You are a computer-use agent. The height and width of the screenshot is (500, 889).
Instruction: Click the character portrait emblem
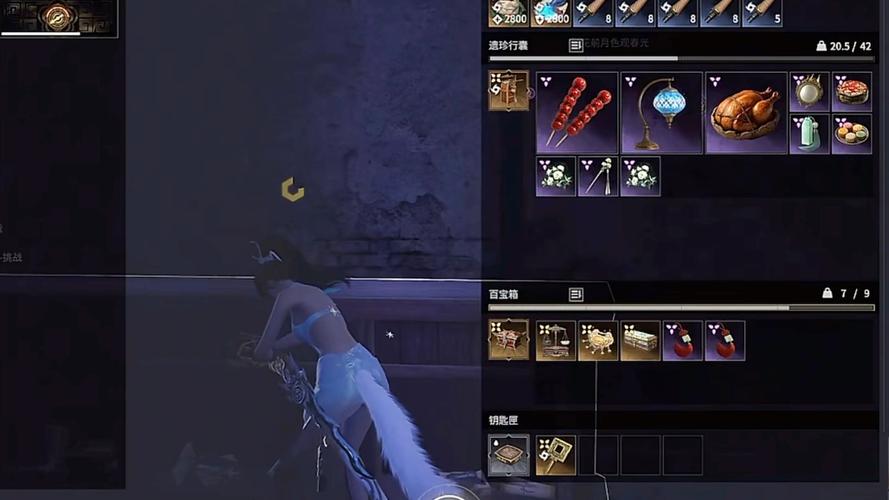pyautogui.click(x=59, y=16)
